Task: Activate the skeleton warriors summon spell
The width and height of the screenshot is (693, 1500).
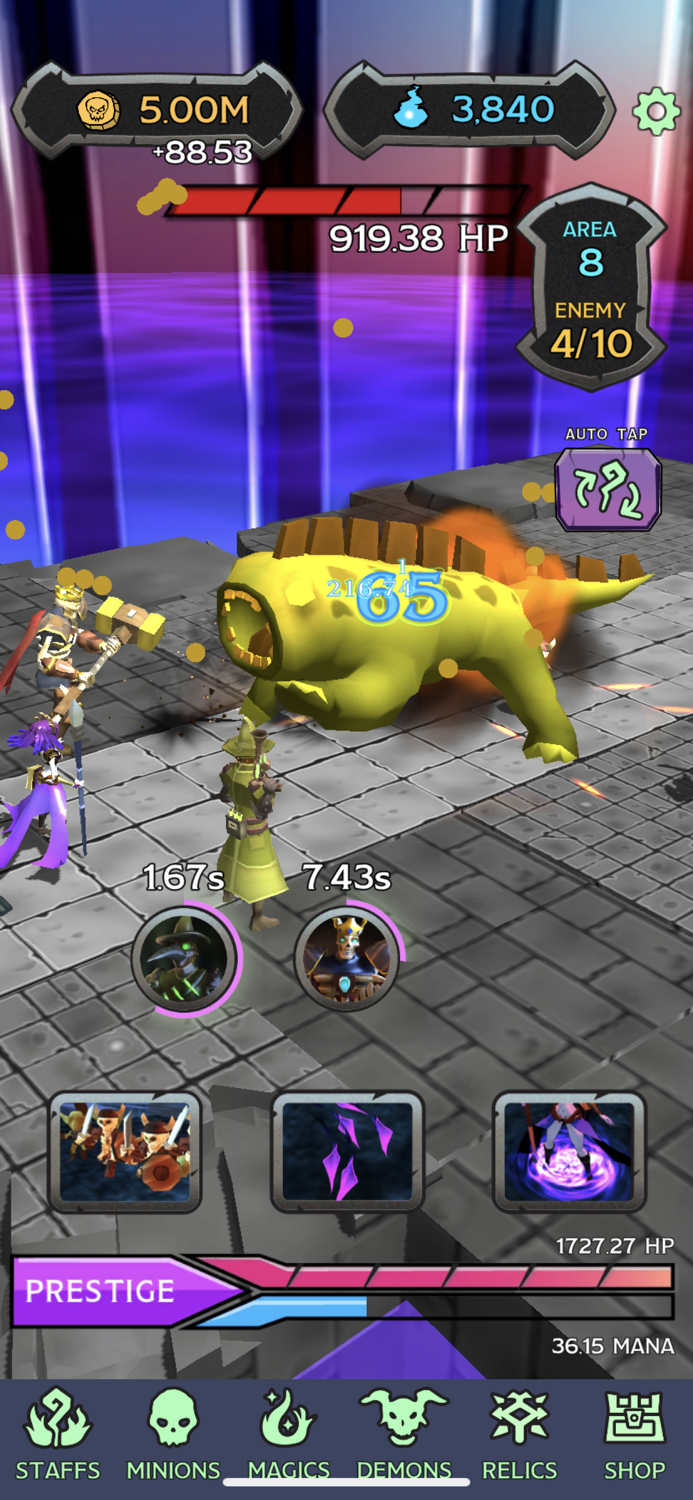Action: [x=125, y=1150]
